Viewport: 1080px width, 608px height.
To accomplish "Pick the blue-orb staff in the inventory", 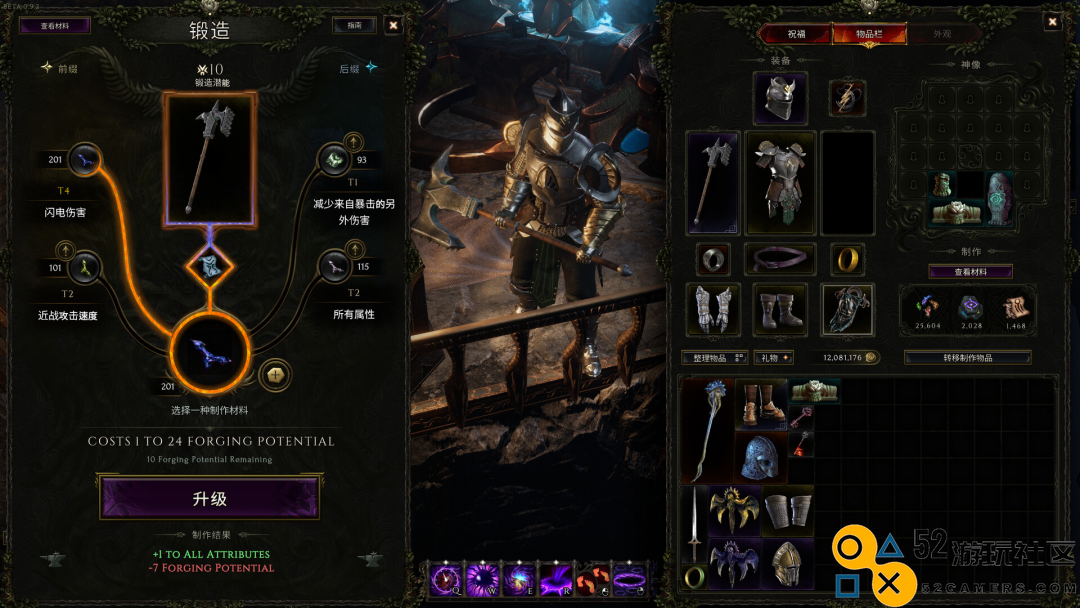I will [707, 430].
